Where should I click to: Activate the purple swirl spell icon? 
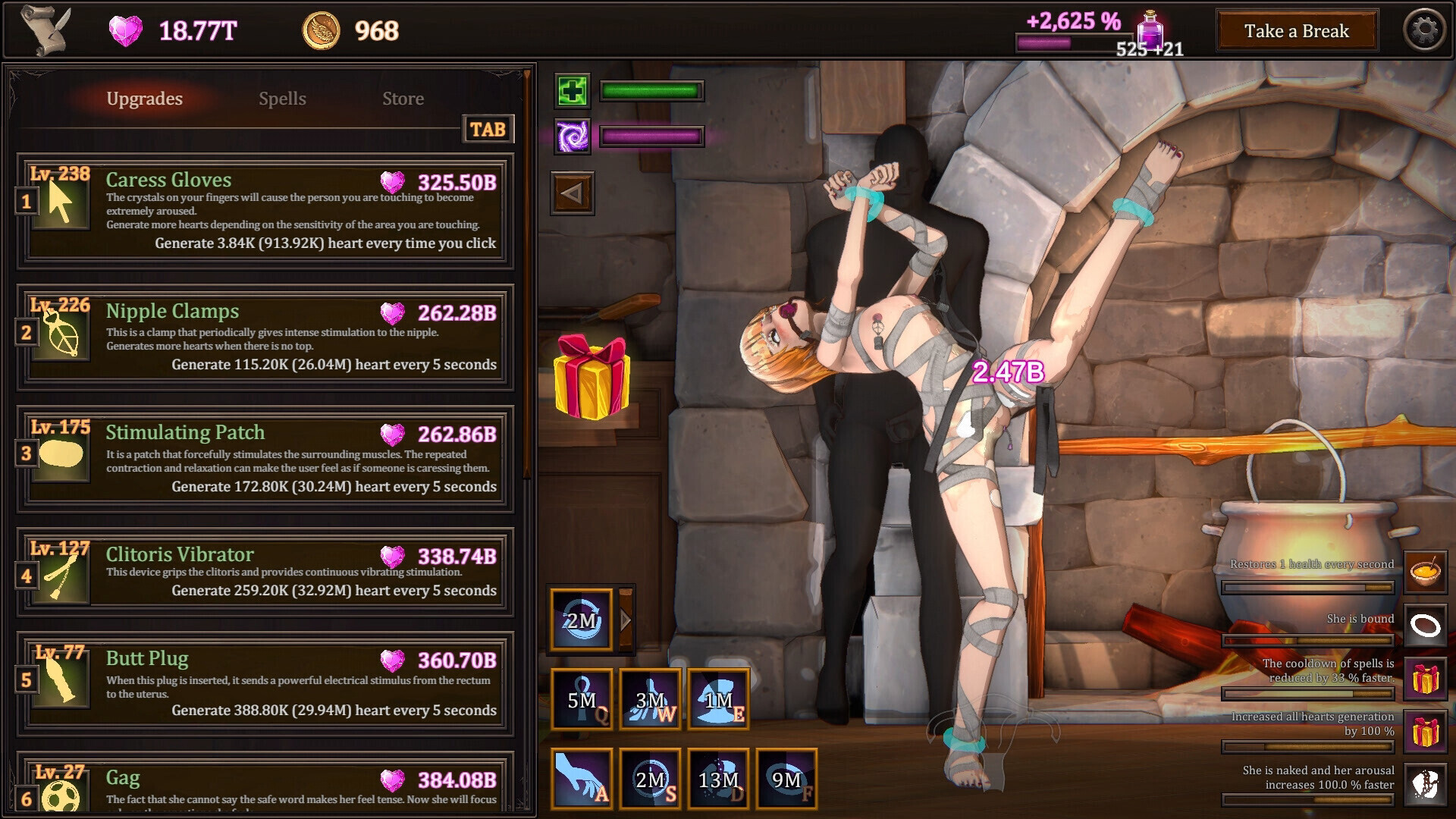(573, 137)
